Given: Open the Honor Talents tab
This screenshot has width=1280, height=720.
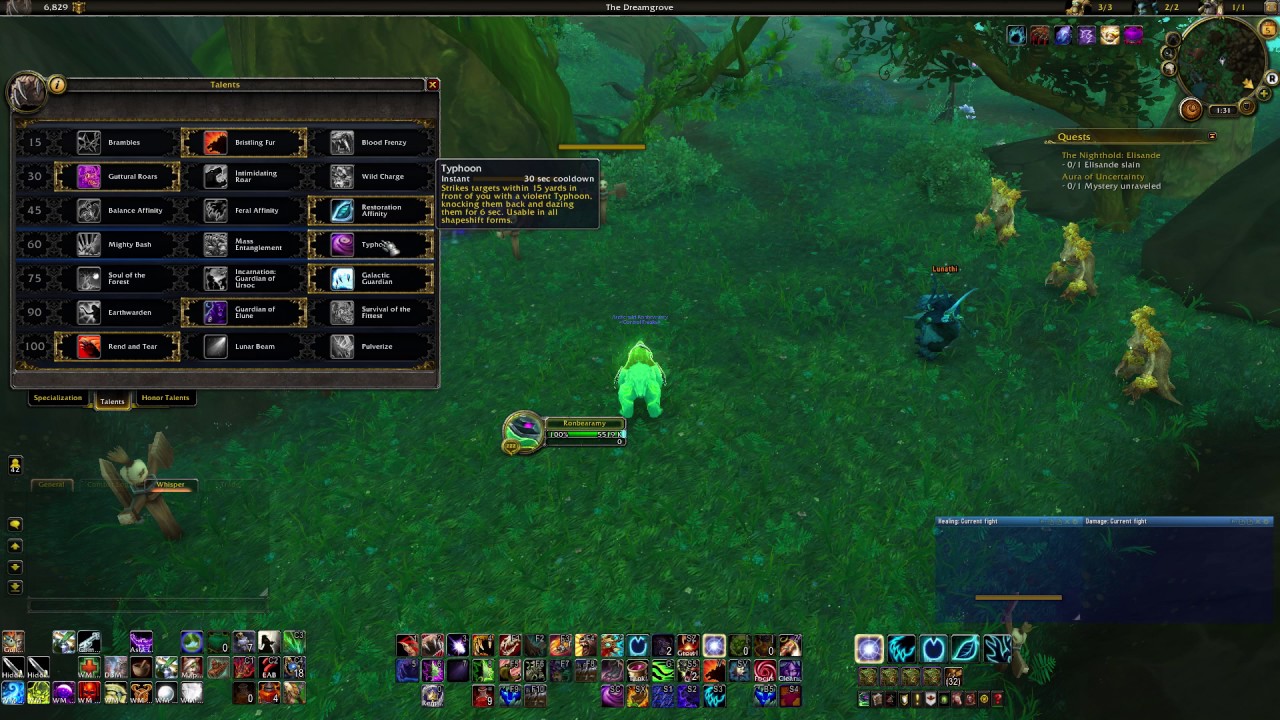Looking at the screenshot, I should 165,398.
